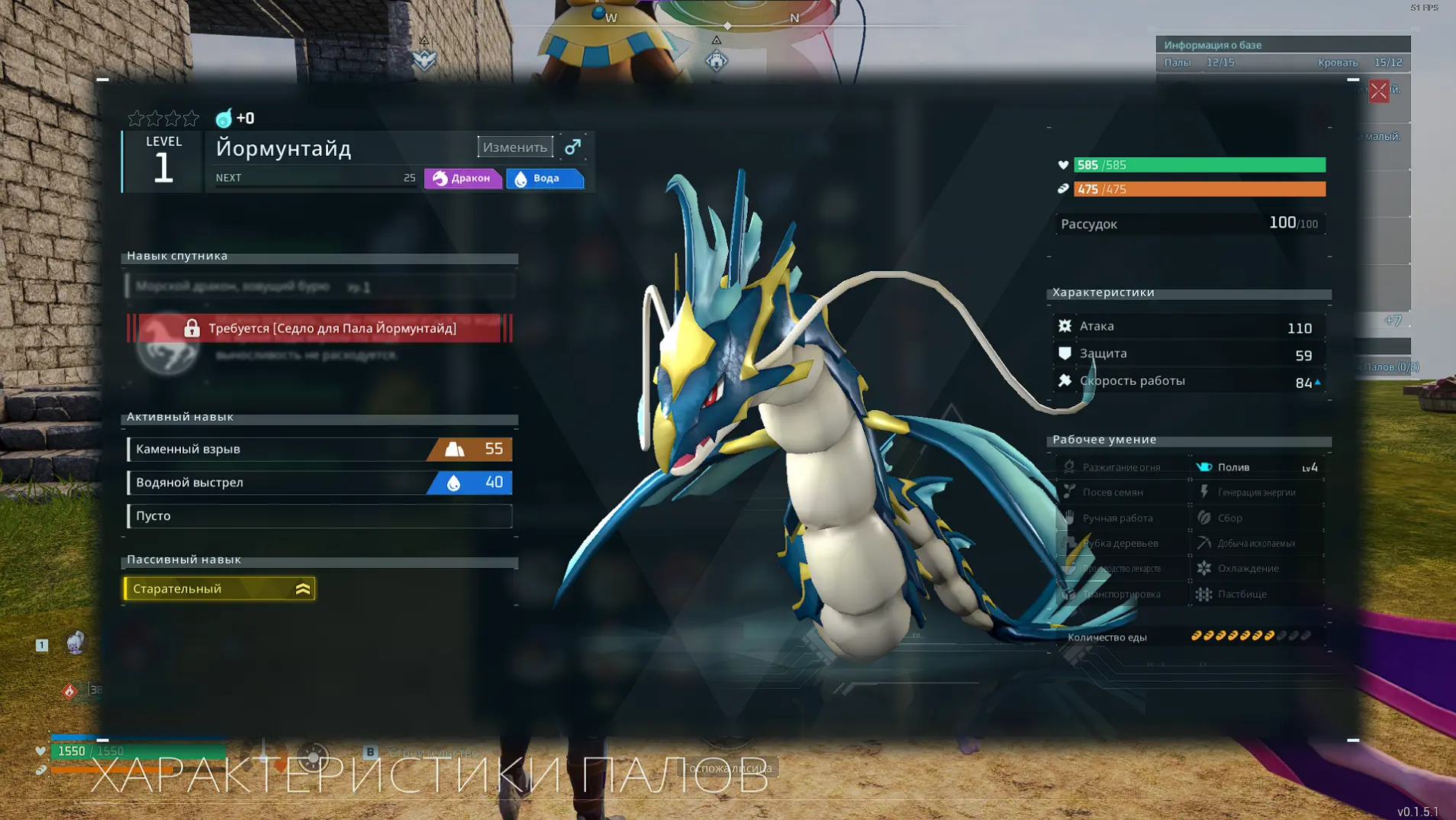Choose the empty Пусто skill slot

(x=319, y=516)
